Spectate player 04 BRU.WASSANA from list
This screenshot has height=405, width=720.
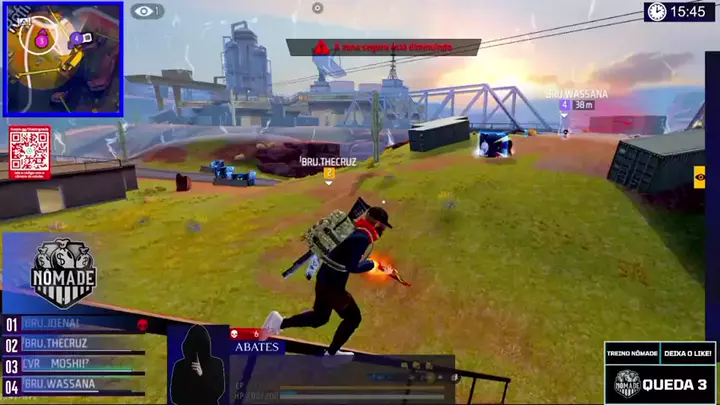[x=80, y=384]
